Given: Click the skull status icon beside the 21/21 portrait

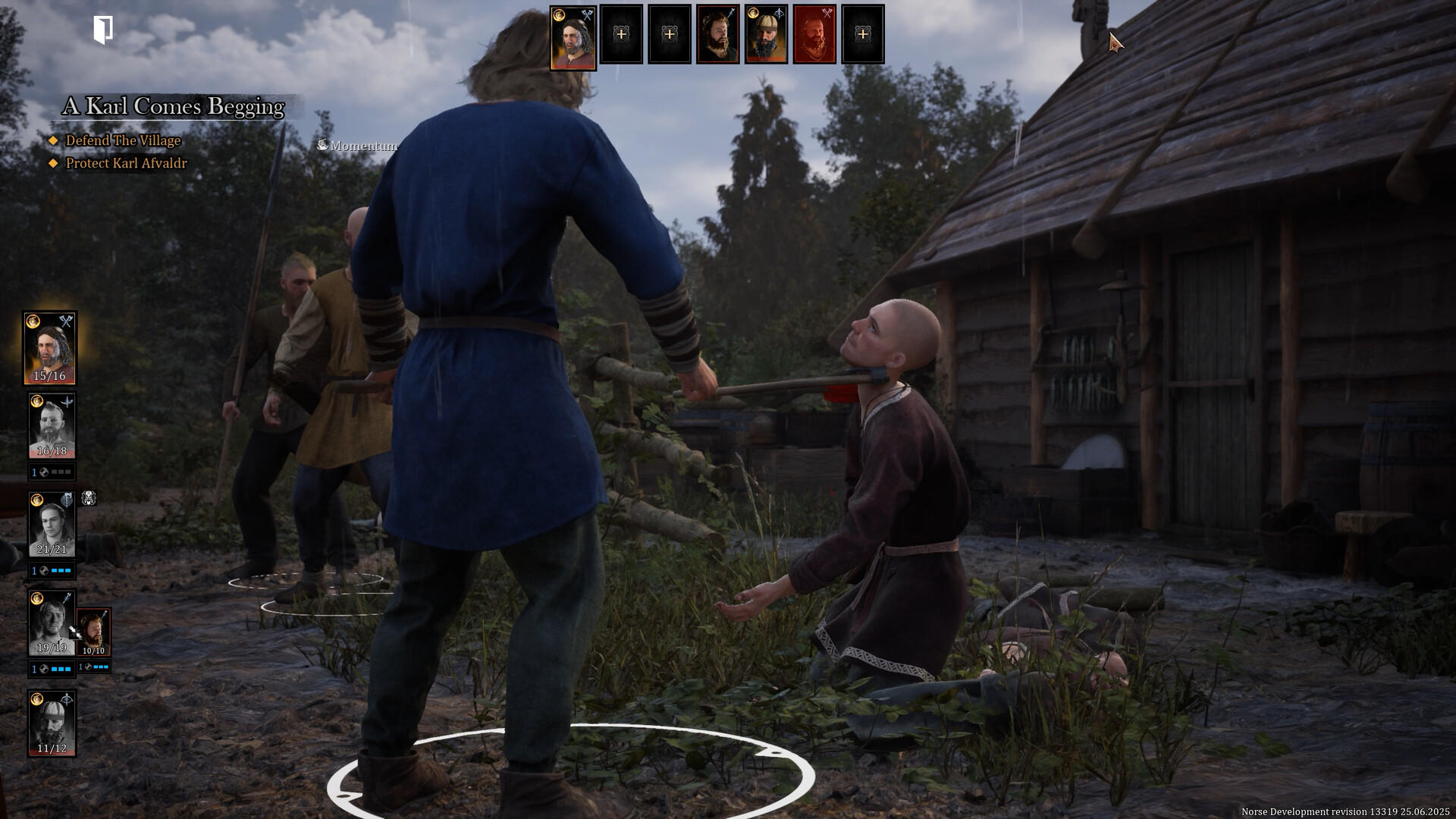Looking at the screenshot, I should 87,499.
